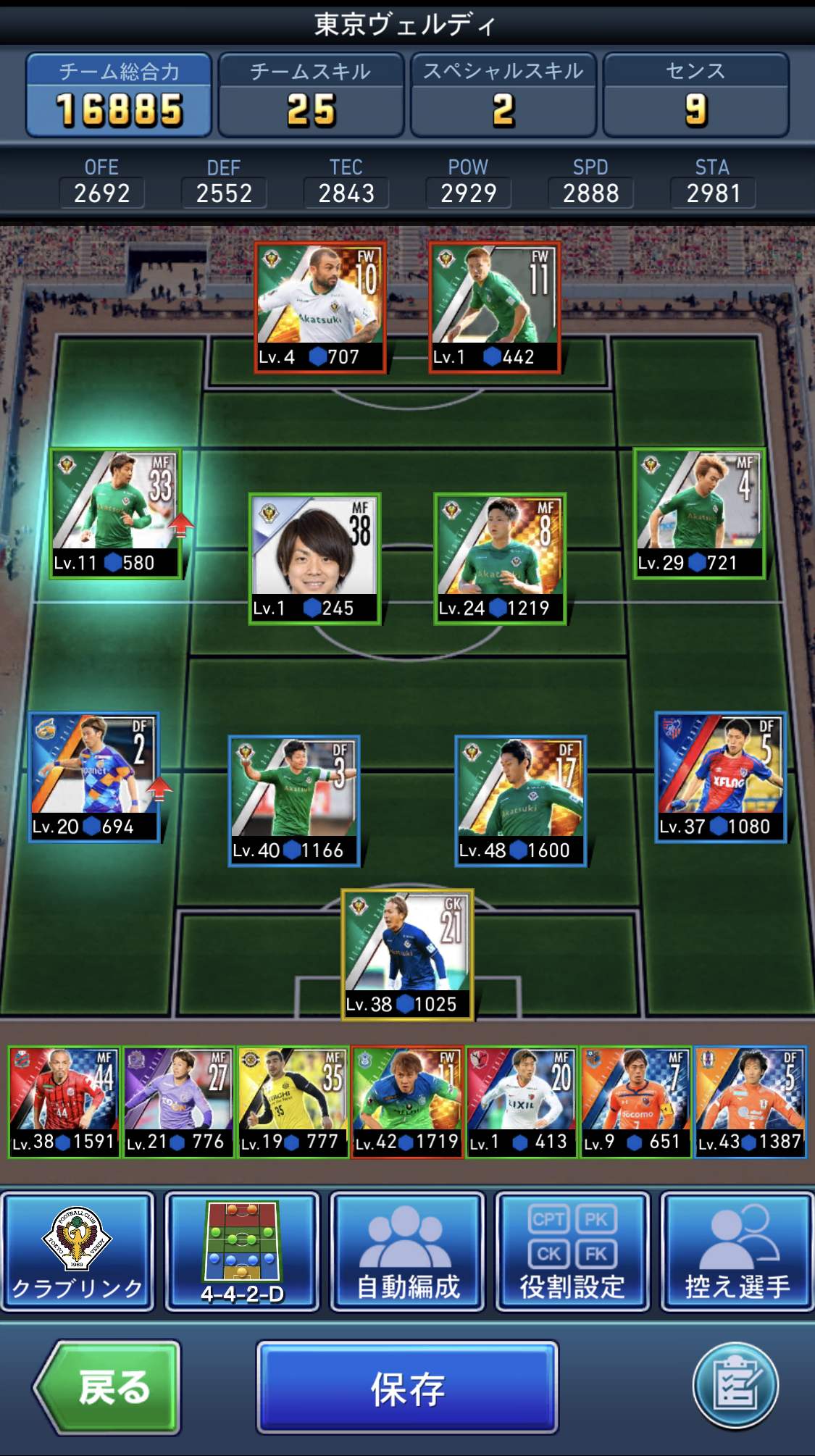Pick DF number 5 FC Tokyo card
The height and width of the screenshot is (1456, 815).
point(720,777)
